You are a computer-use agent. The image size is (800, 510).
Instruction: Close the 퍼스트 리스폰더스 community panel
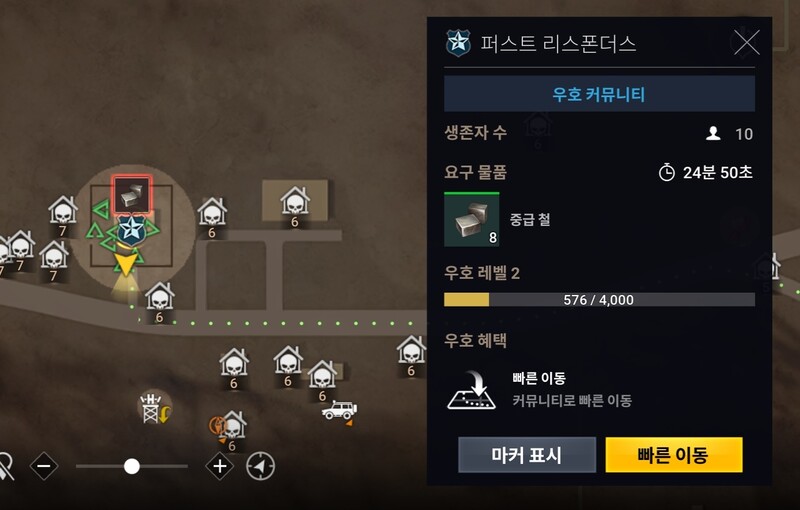[746, 42]
